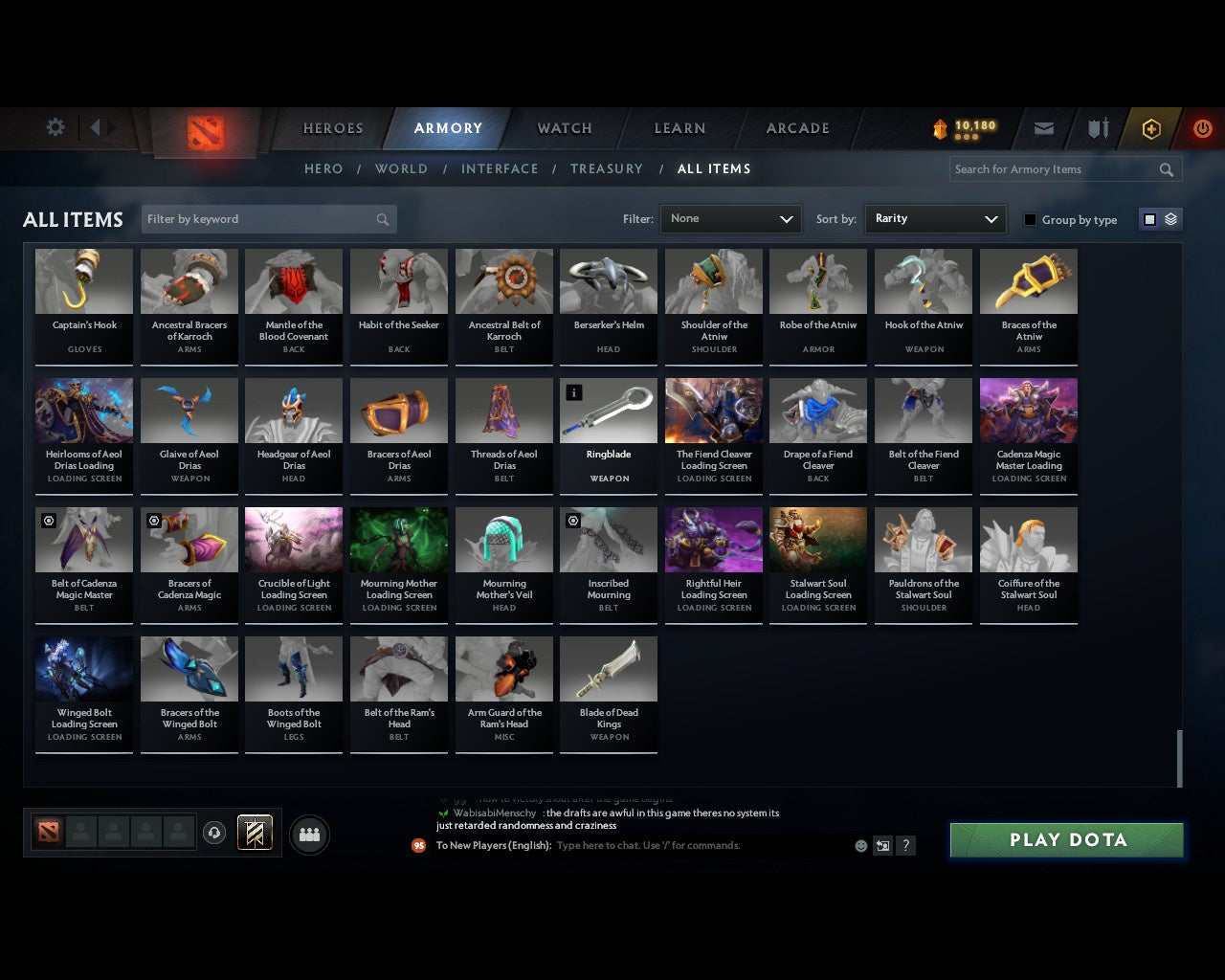
Task: Click the headset voice chat icon
Action: (214, 833)
